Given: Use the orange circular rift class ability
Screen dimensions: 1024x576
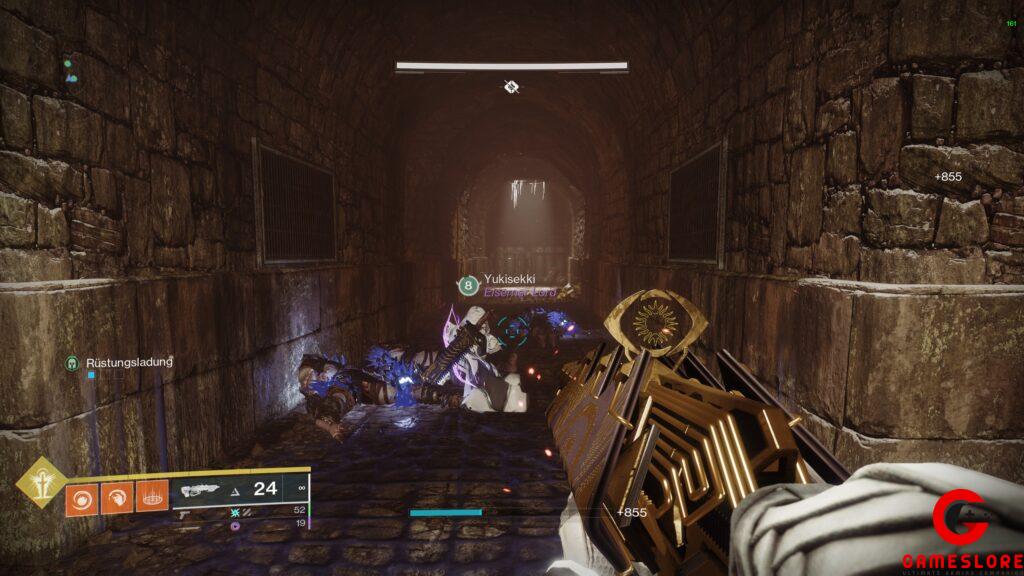Looking at the screenshot, I should tap(151, 497).
